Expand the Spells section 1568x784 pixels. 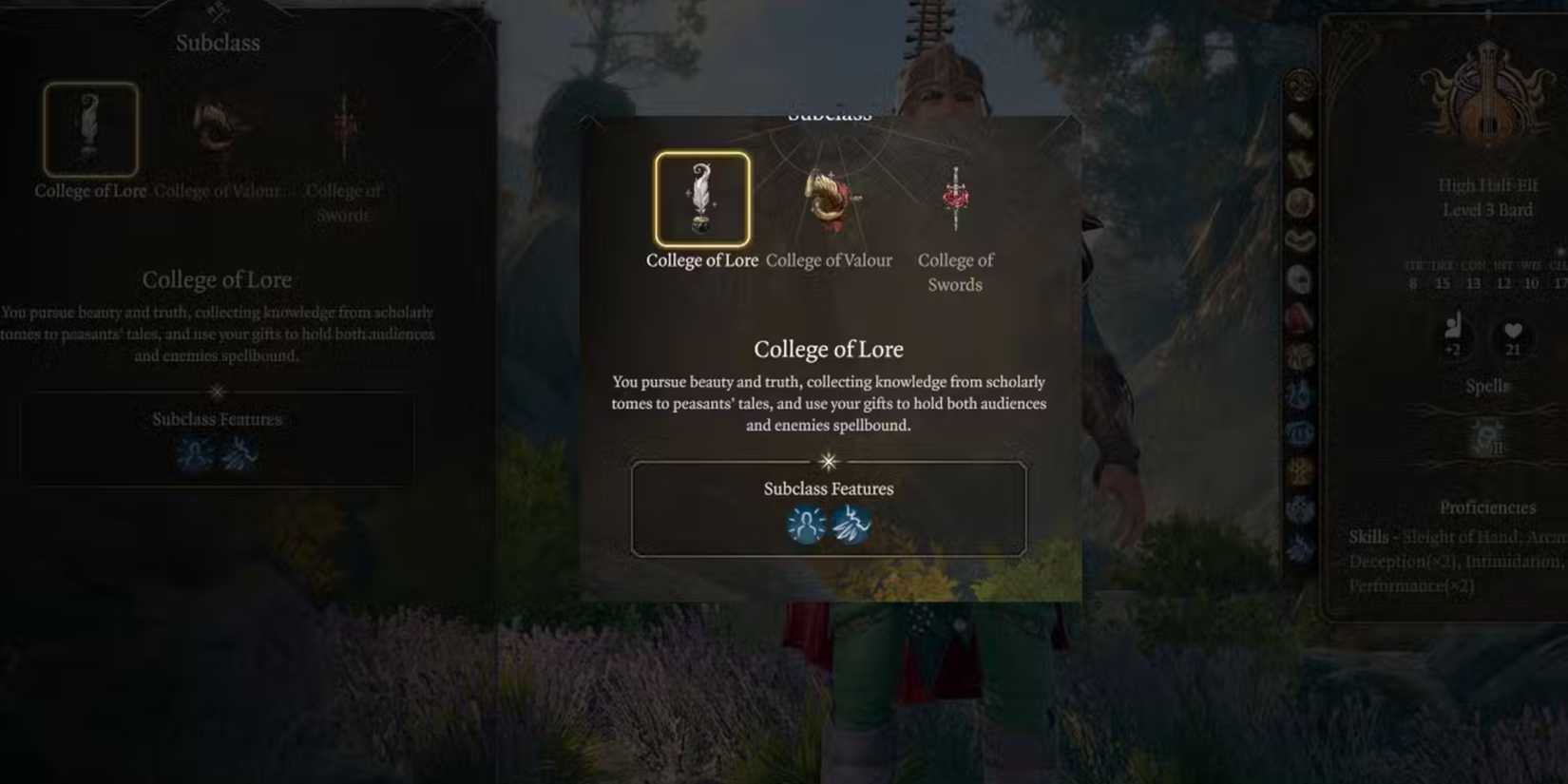[1486, 385]
